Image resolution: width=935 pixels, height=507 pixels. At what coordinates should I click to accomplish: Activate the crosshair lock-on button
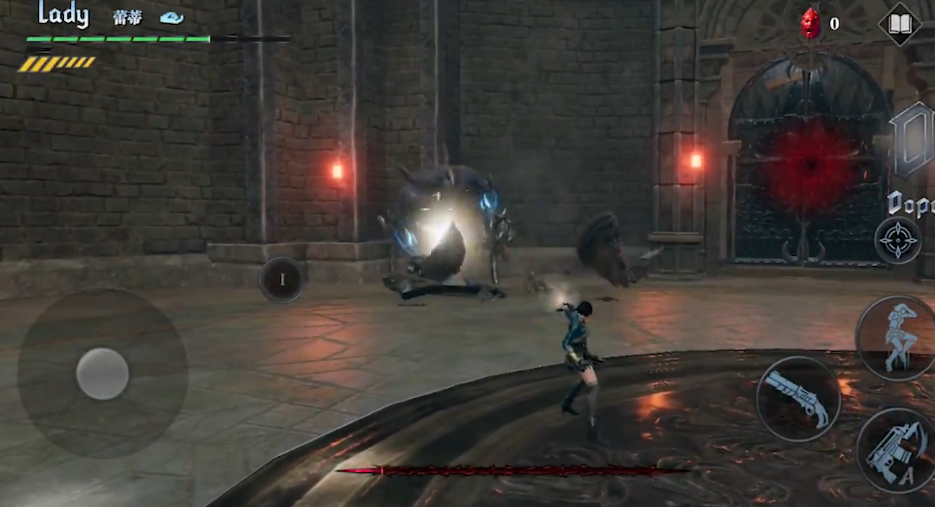897,240
